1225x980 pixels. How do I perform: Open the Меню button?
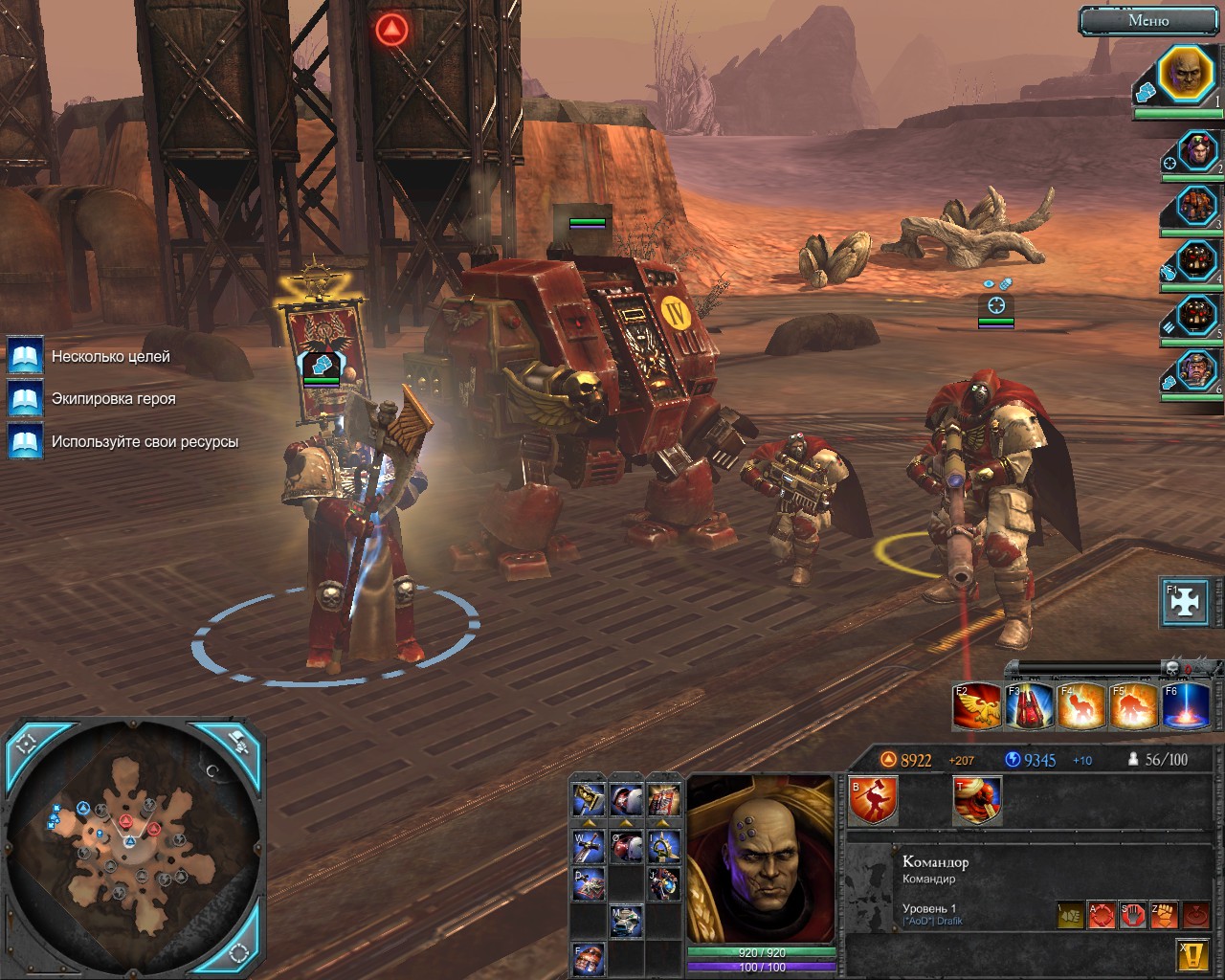[1148, 20]
